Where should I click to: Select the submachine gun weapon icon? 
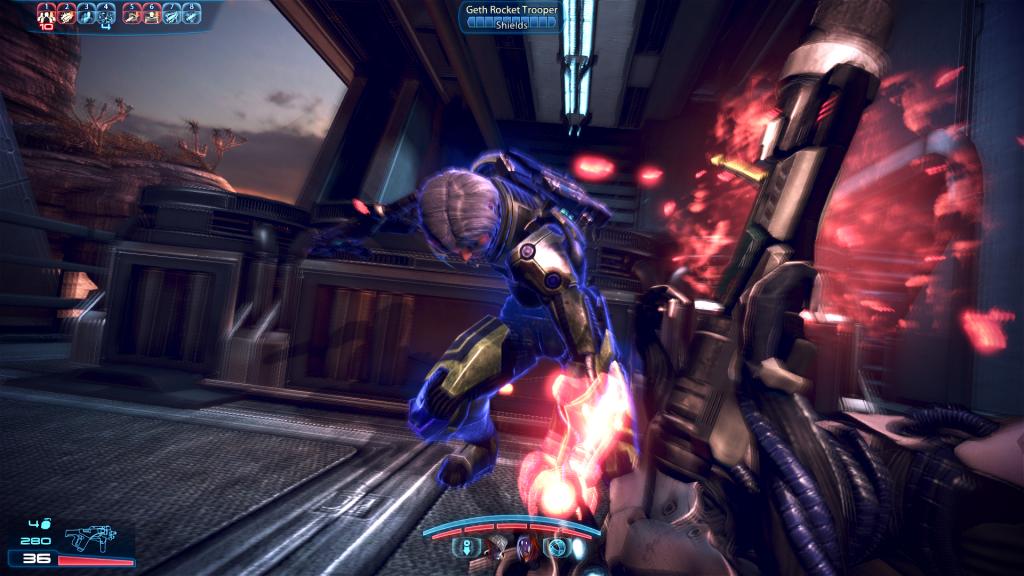(90, 539)
